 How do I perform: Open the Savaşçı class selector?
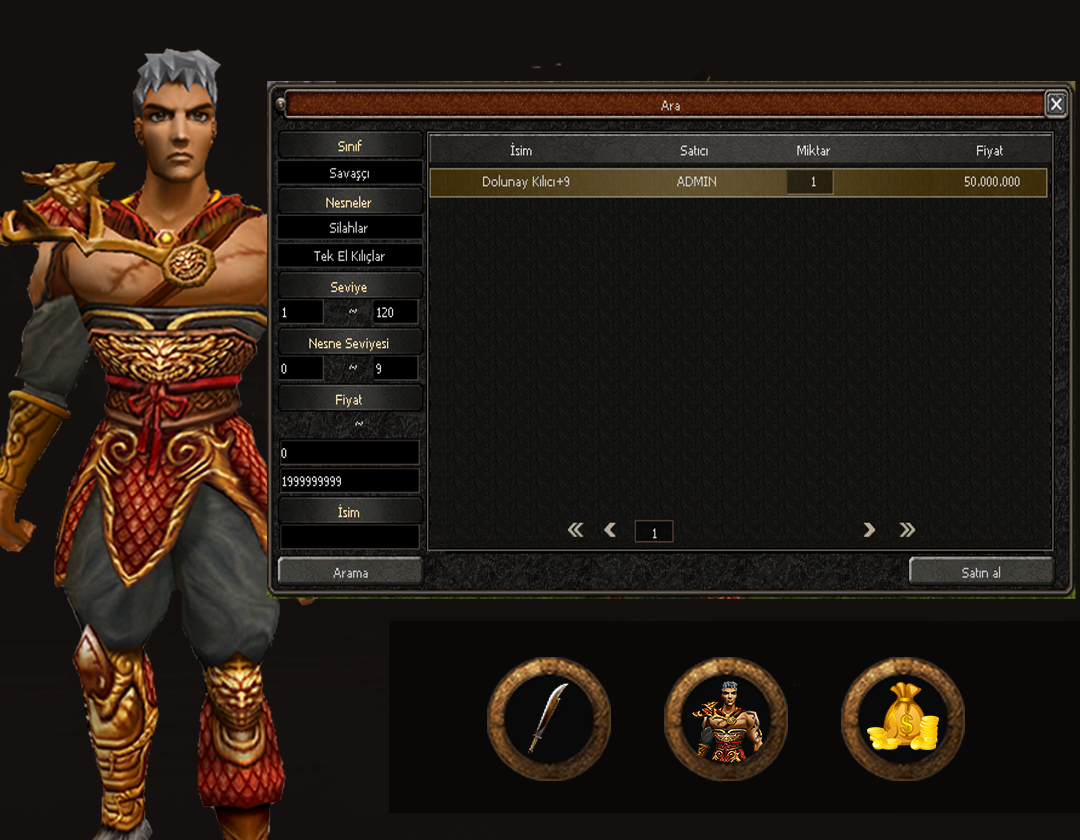pos(350,173)
